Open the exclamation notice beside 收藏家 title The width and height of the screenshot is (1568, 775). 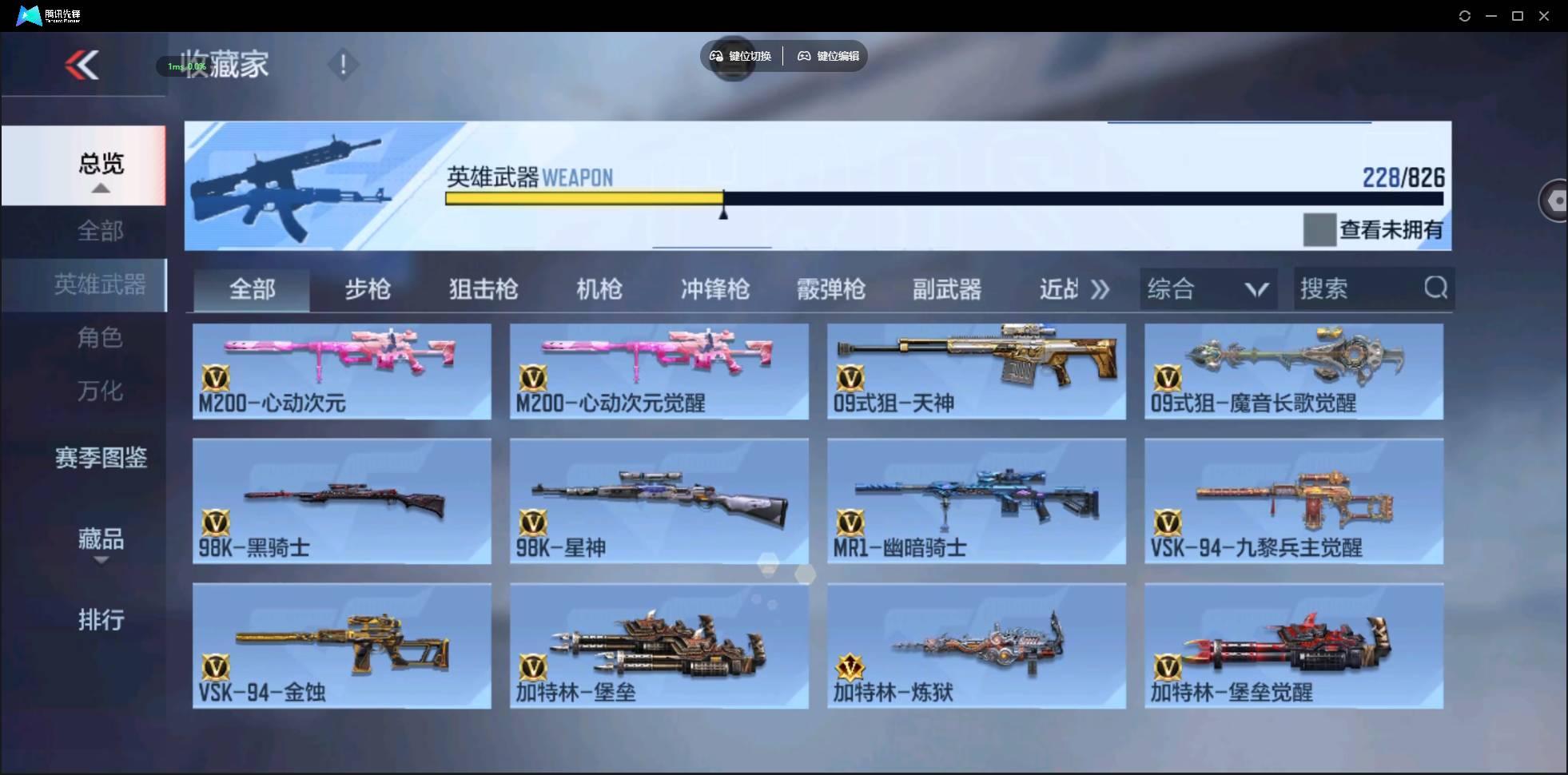(343, 64)
